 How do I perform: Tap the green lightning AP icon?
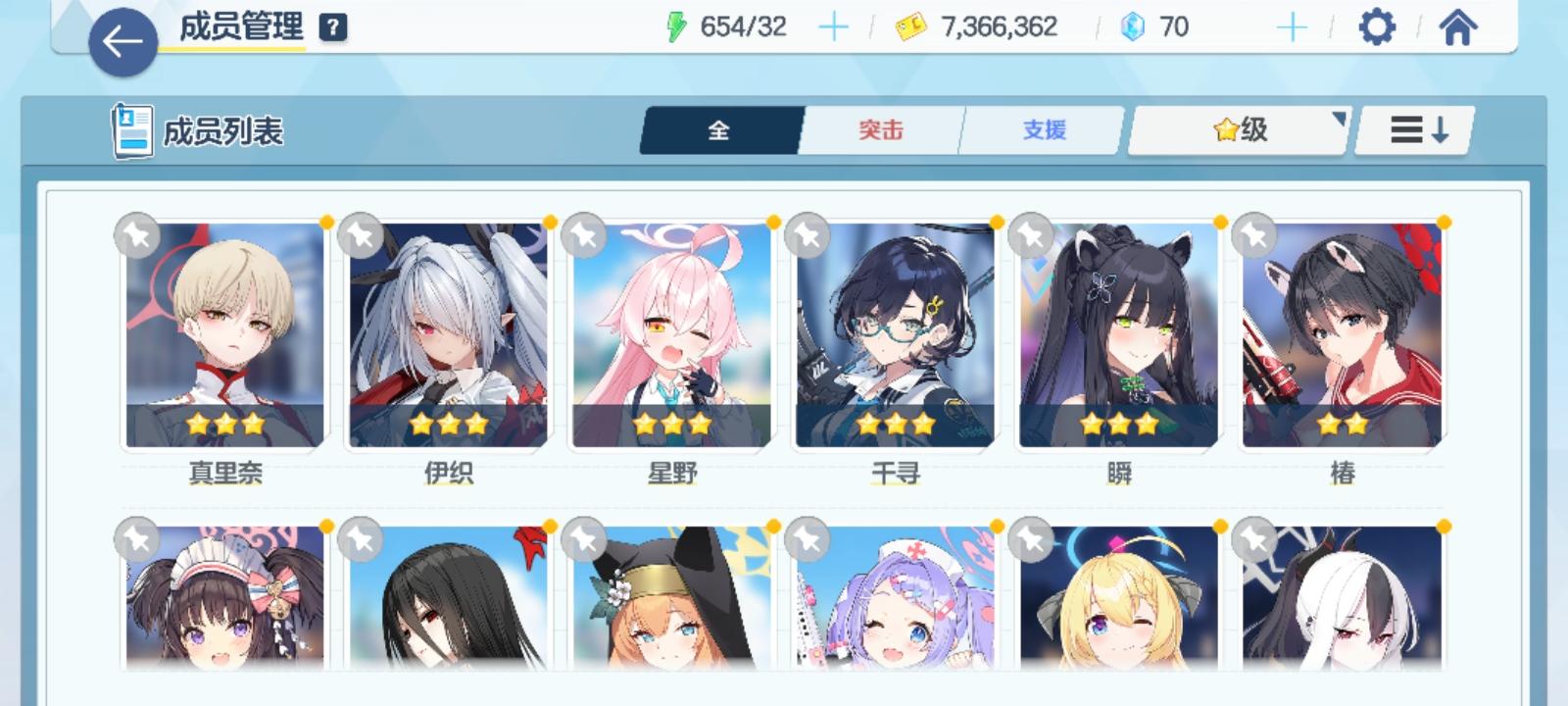pyautogui.click(x=679, y=26)
